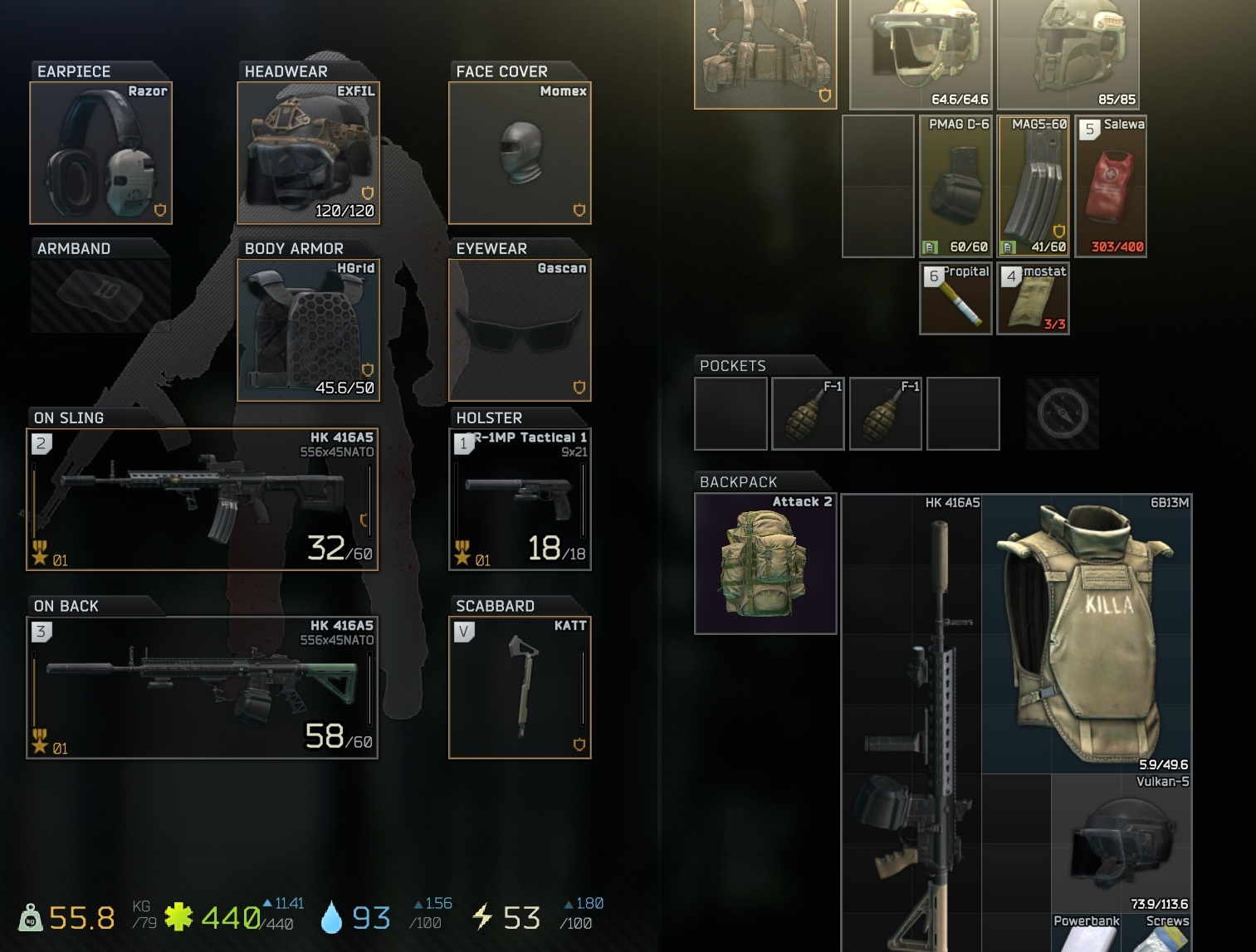Select an F-1 grenade in pockets
The height and width of the screenshot is (952, 1256).
click(808, 413)
